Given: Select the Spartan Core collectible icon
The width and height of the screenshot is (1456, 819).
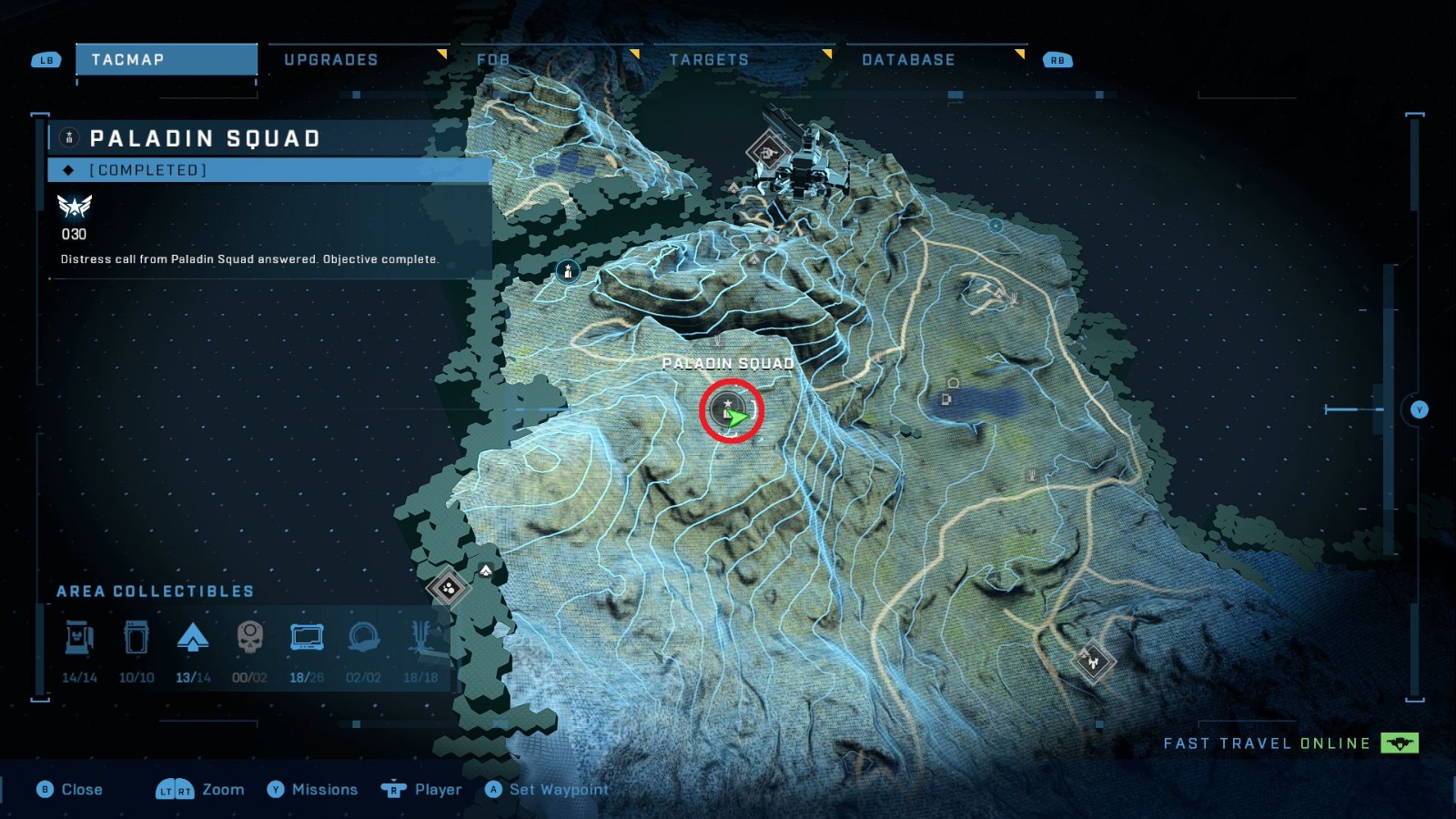Looking at the screenshot, I should [137, 640].
